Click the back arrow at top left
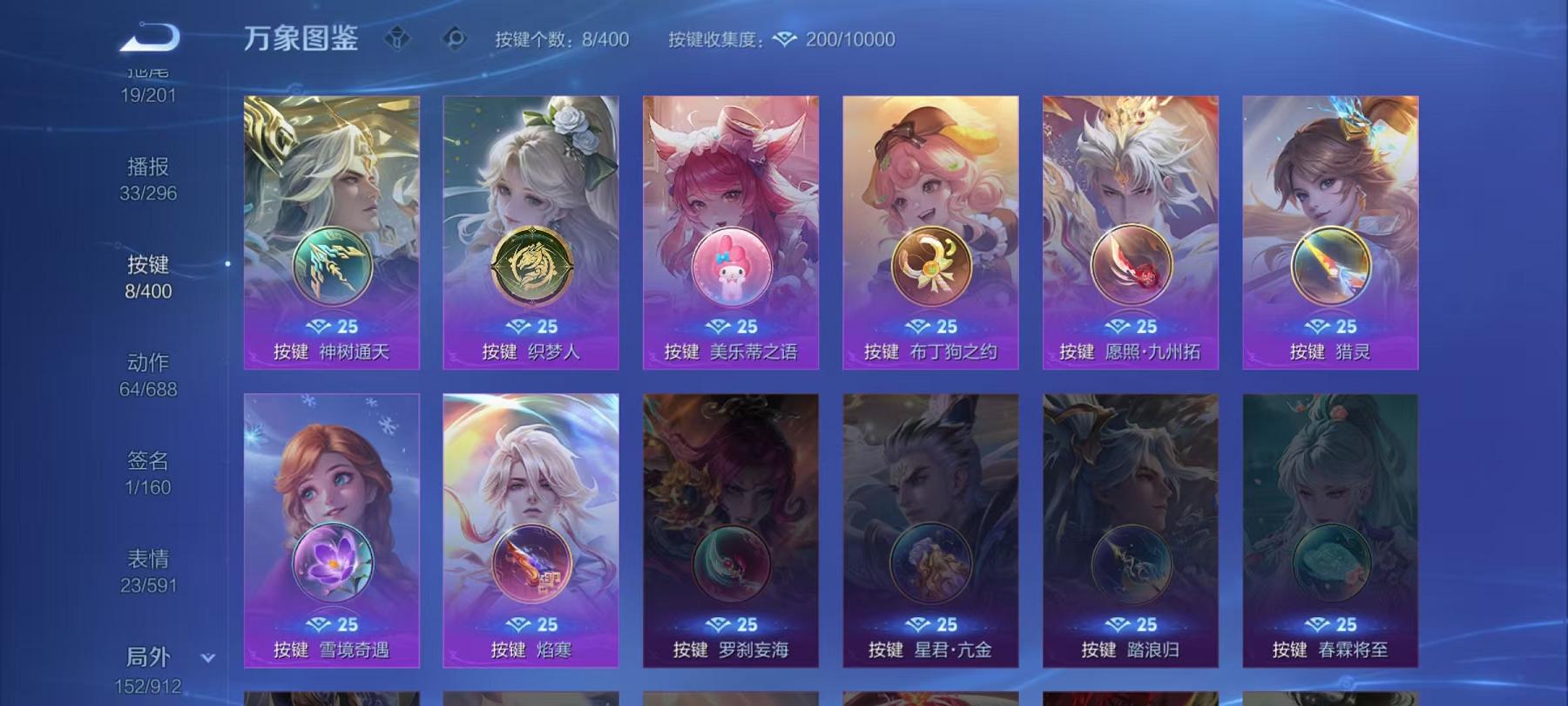The width and height of the screenshot is (1568, 706). [x=148, y=37]
